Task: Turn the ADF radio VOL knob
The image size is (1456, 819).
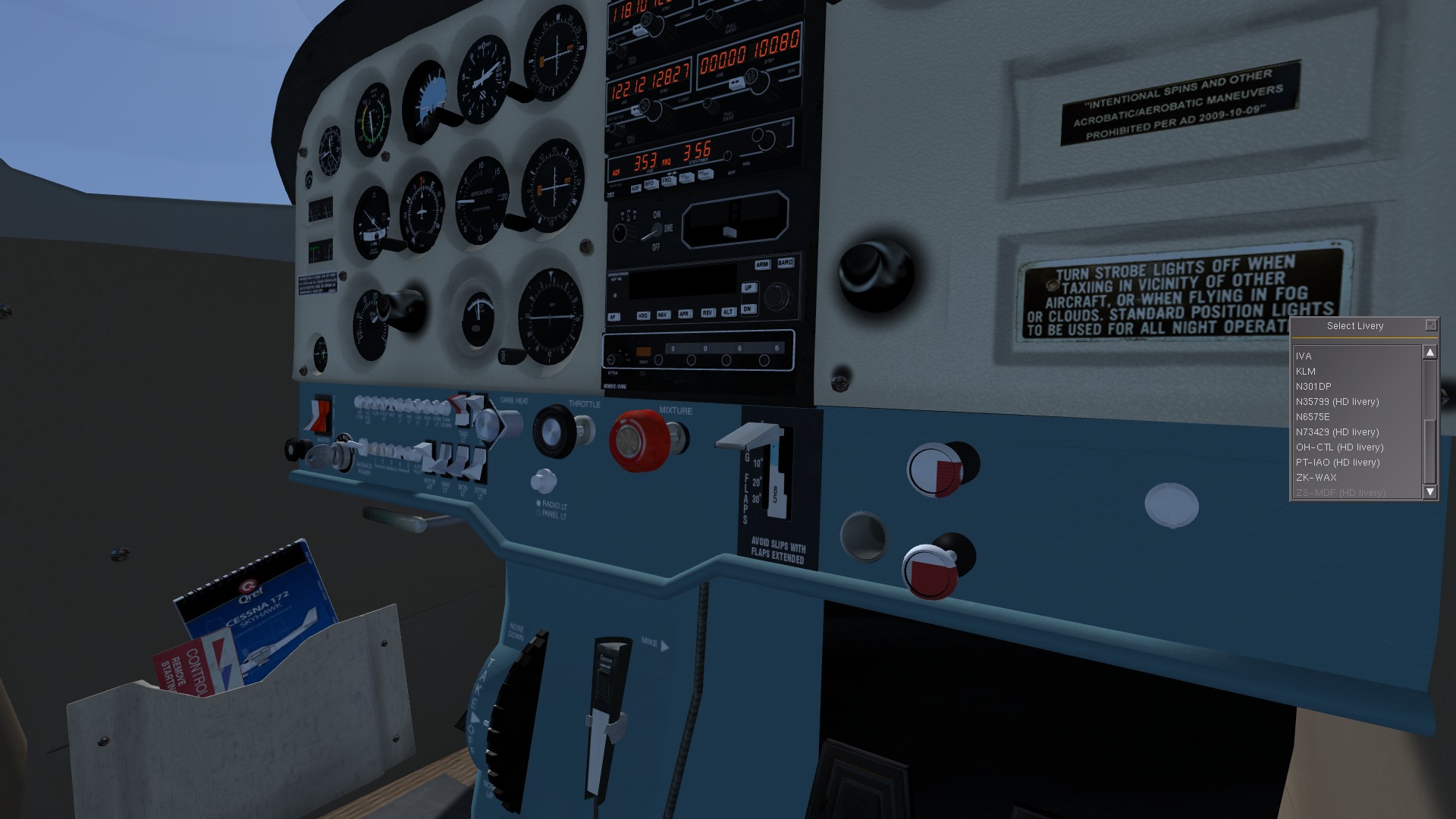Action: 728,155
